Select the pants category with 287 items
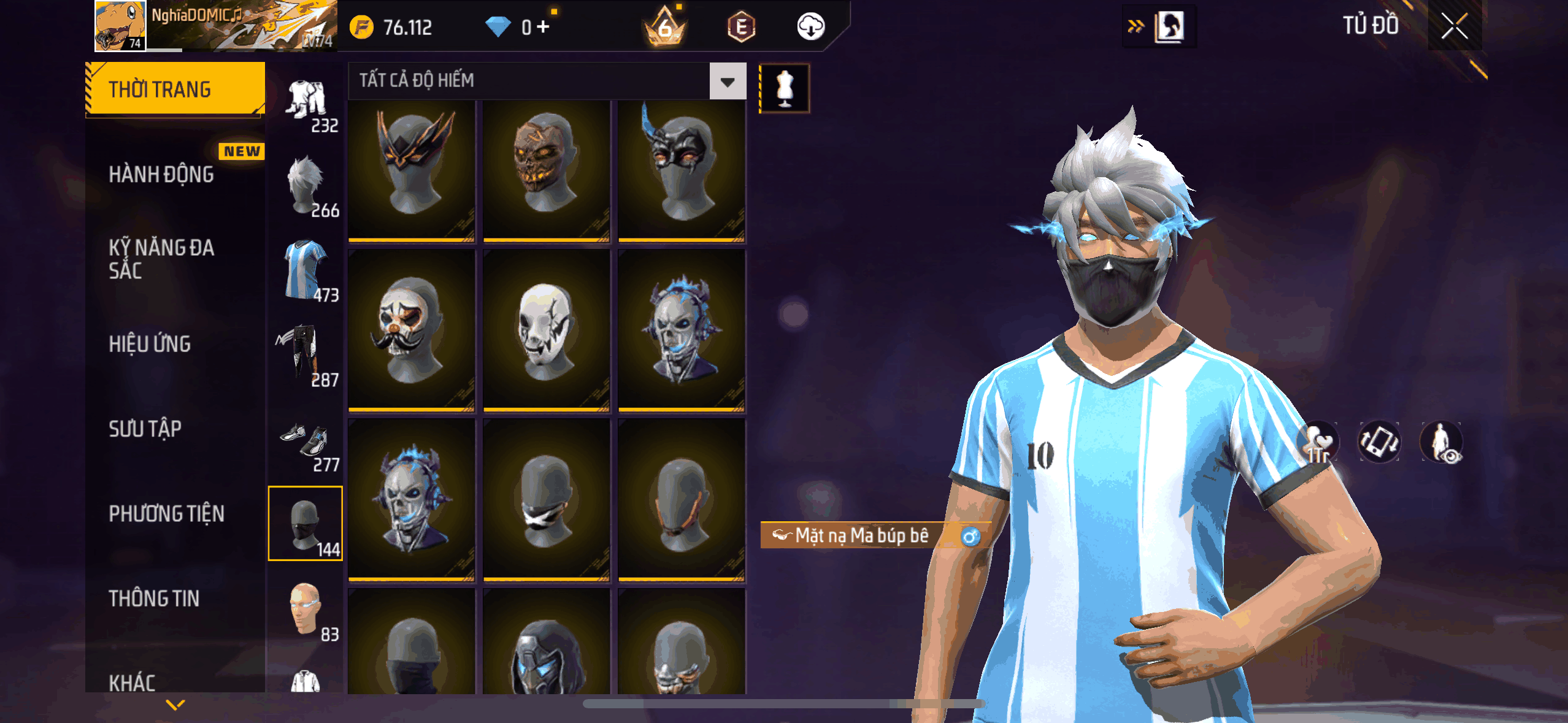Viewport: 1568px width, 723px height. pyautogui.click(x=306, y=355)
